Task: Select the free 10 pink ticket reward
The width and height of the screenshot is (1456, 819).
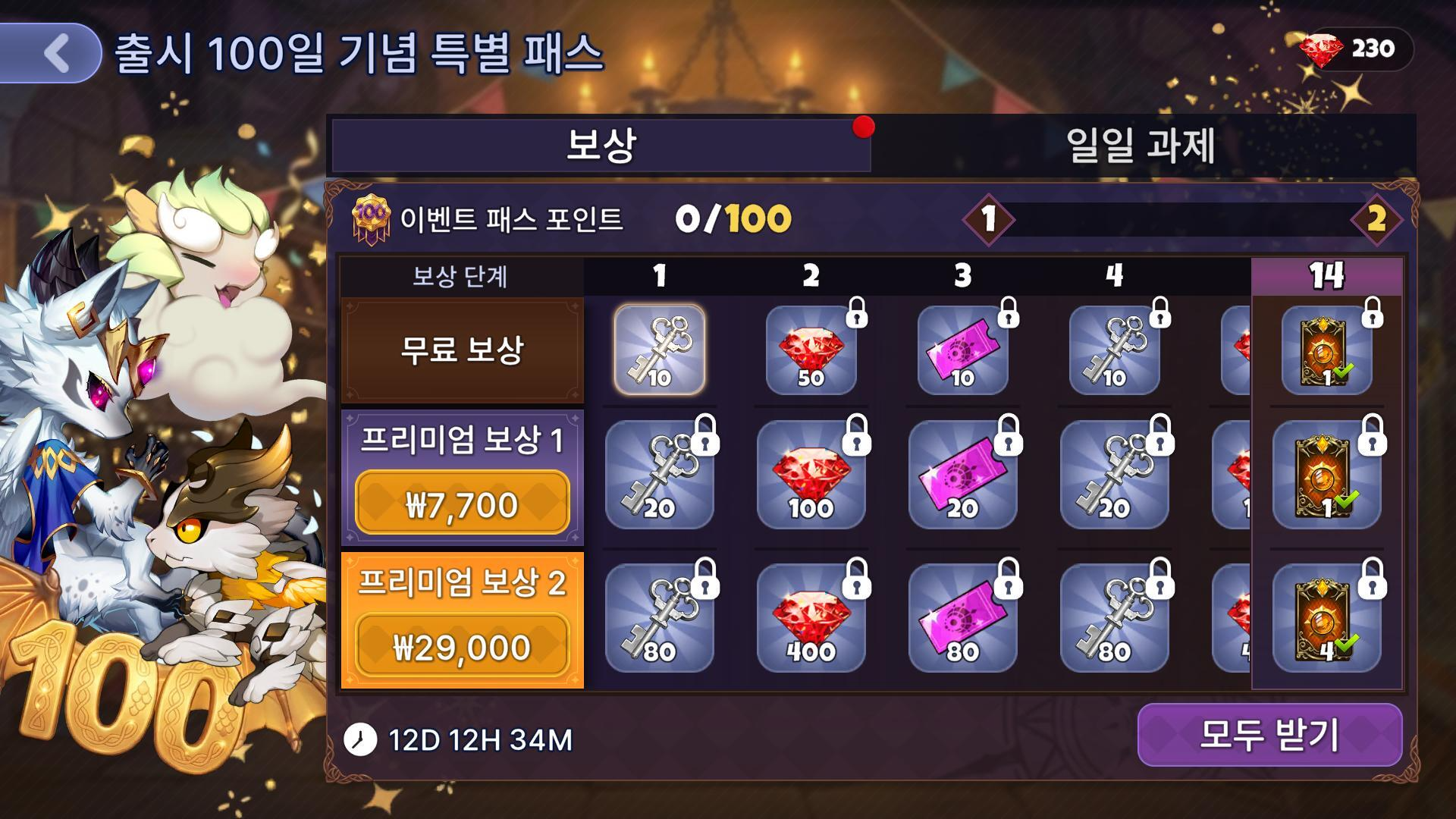Action: (962, 351)
